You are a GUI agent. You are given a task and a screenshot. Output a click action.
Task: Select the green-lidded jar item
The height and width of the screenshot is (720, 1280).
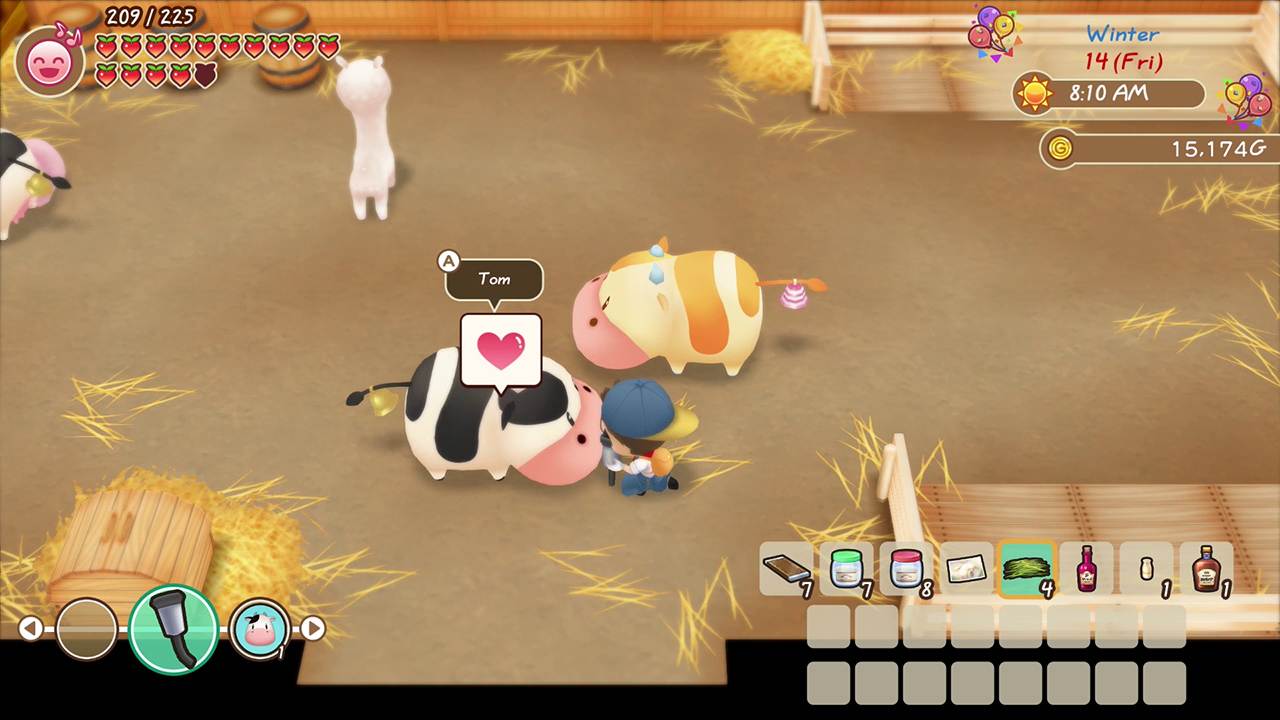(847, 570)
